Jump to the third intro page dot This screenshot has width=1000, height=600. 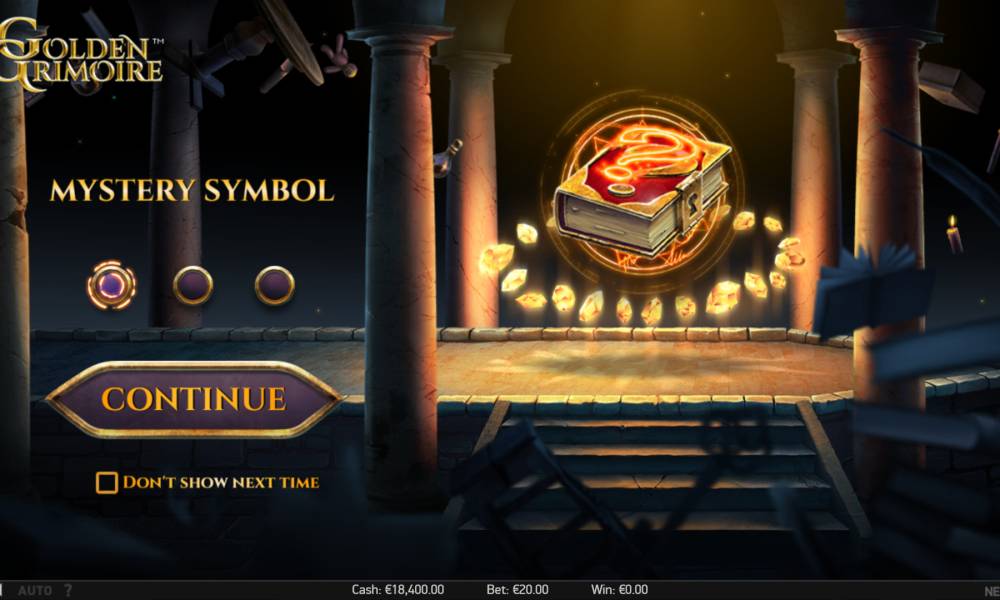coord(274,285)
